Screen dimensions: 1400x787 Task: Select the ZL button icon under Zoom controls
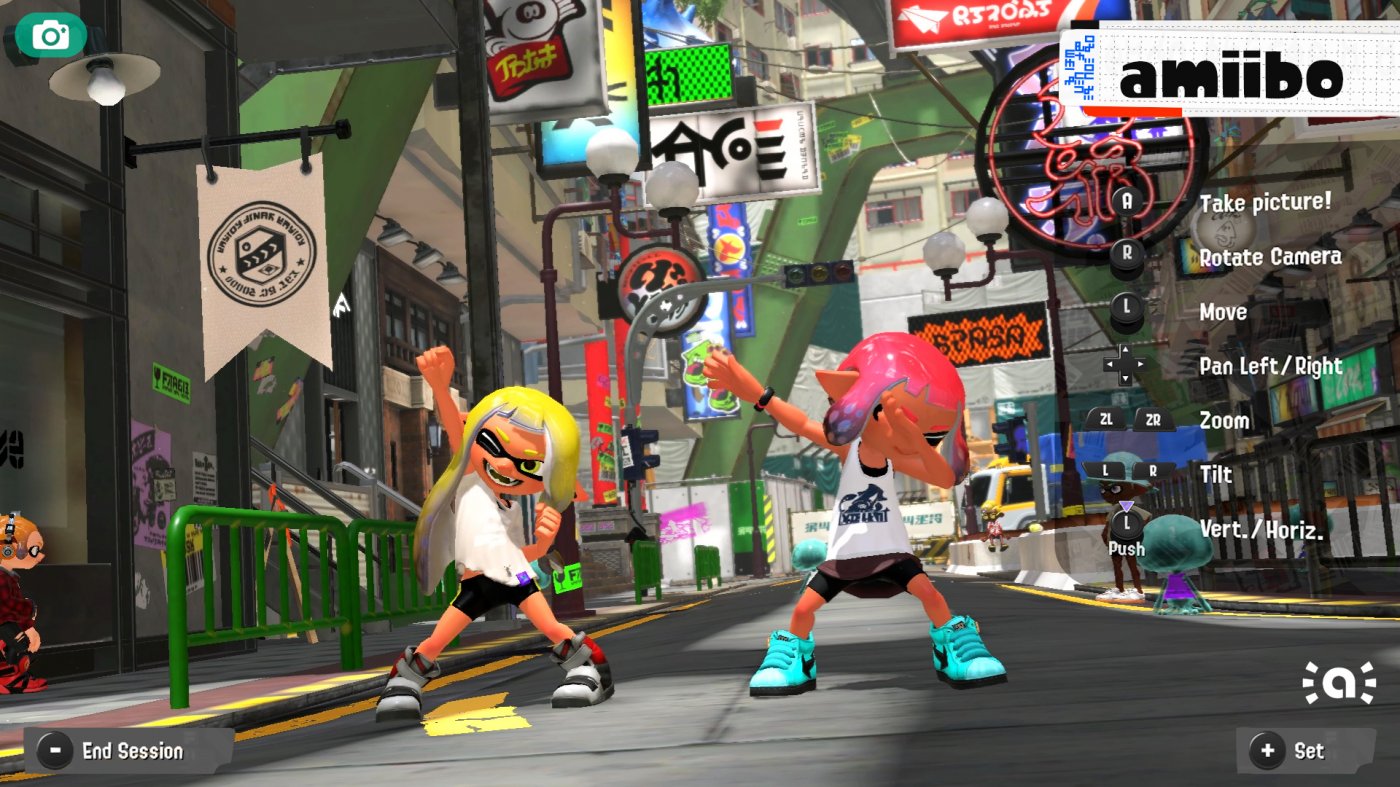[1108, 419]
